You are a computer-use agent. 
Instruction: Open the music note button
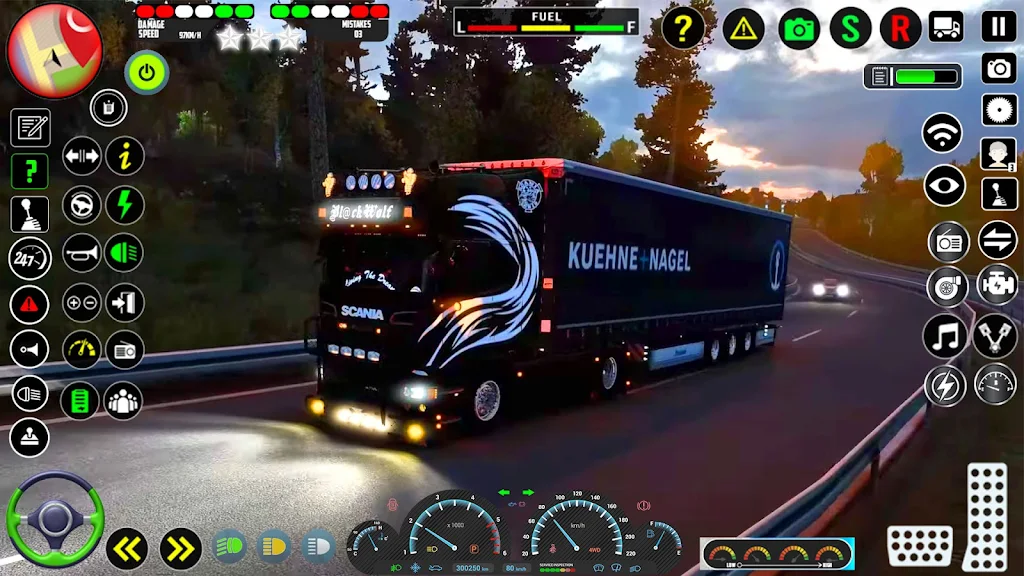coord(943,336)
